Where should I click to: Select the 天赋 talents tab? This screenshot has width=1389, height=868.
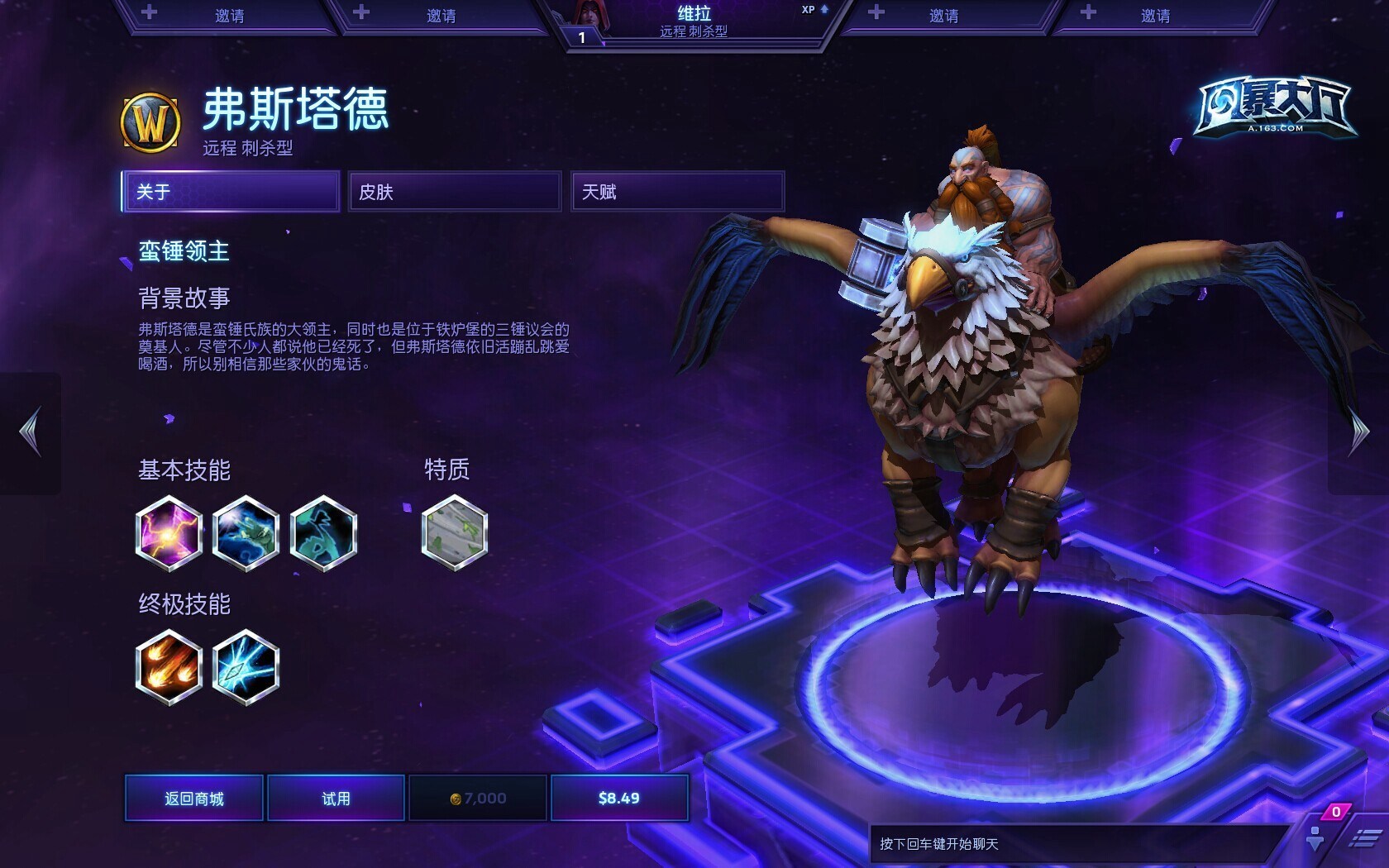677,192
